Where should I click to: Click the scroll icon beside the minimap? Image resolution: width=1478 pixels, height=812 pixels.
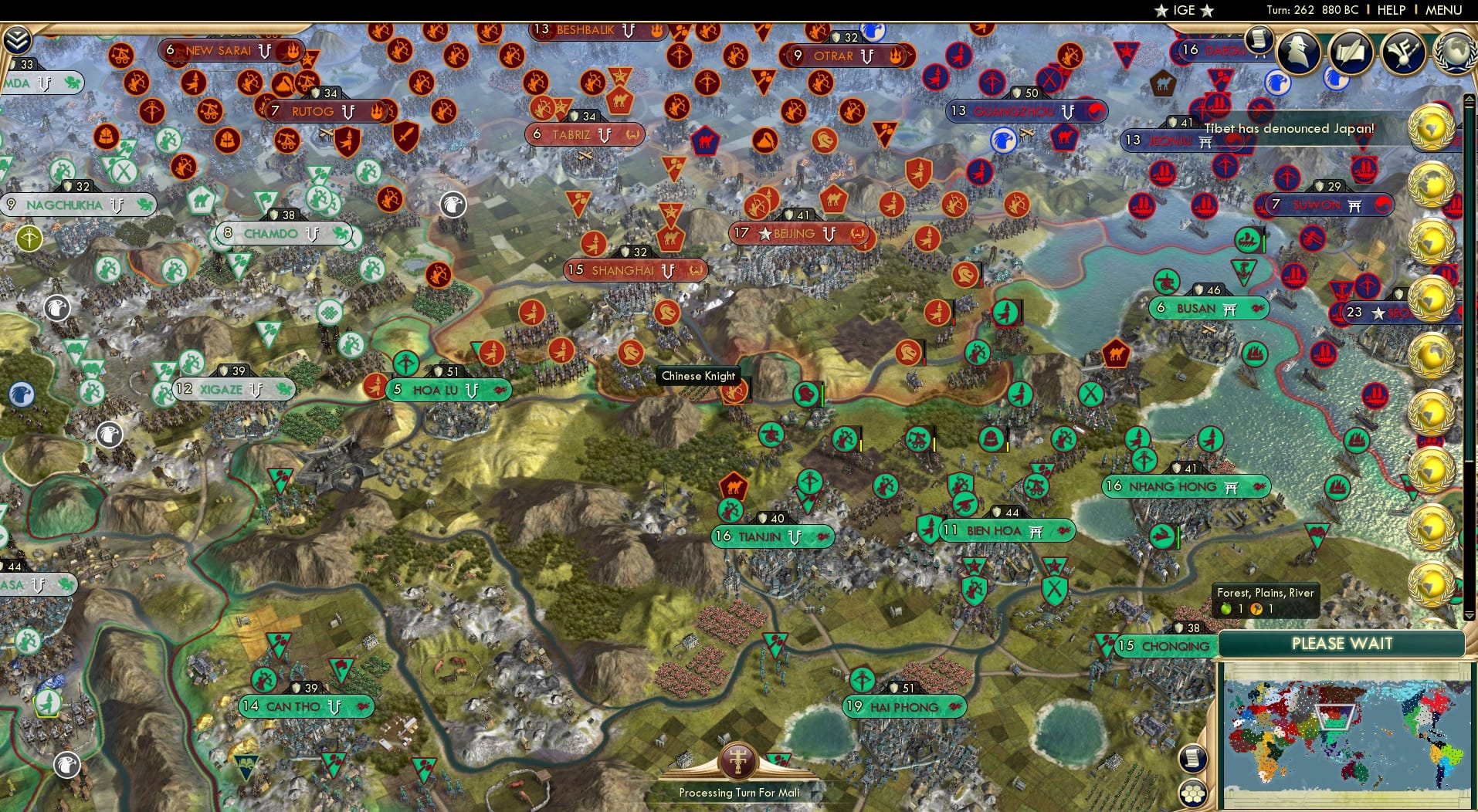[1193, 759]
